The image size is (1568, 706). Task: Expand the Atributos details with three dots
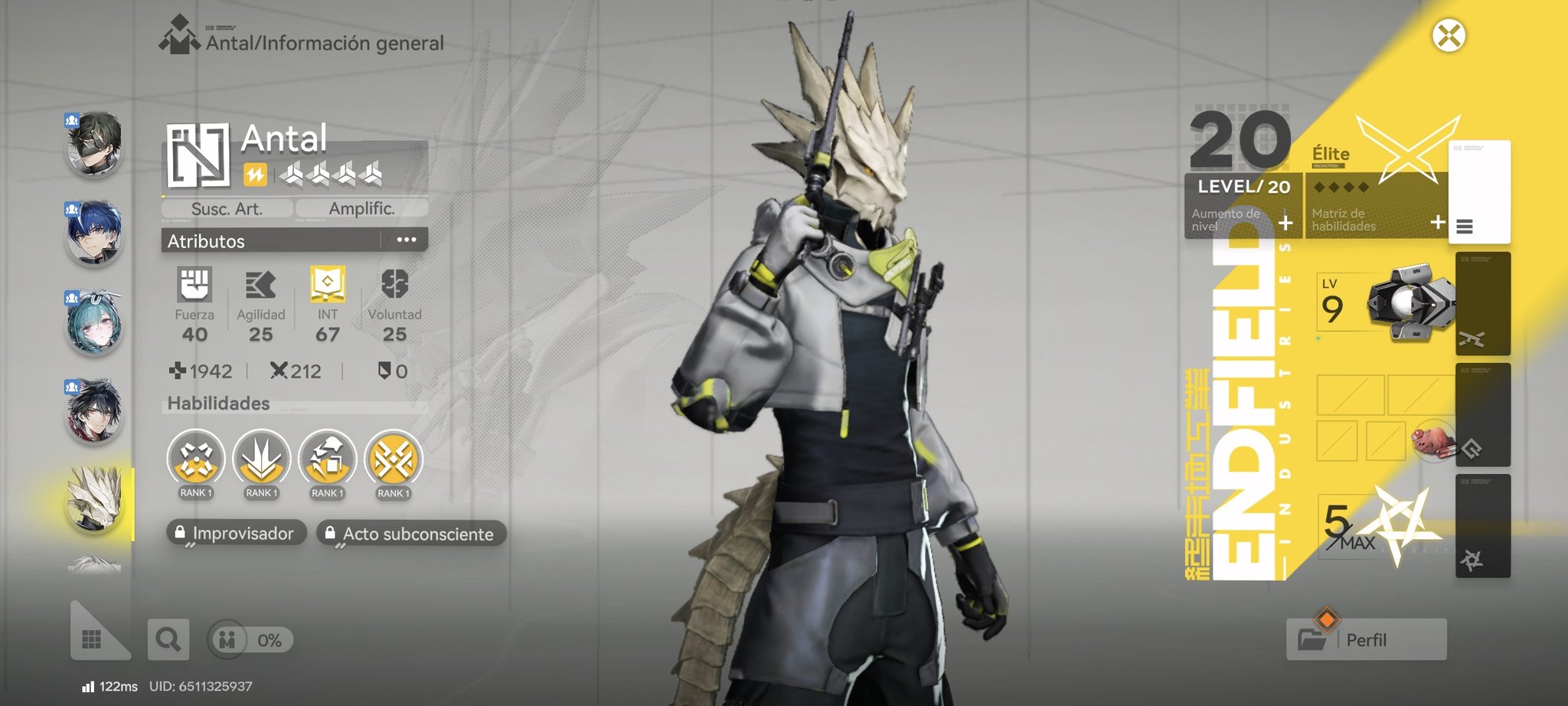(407, 240)
